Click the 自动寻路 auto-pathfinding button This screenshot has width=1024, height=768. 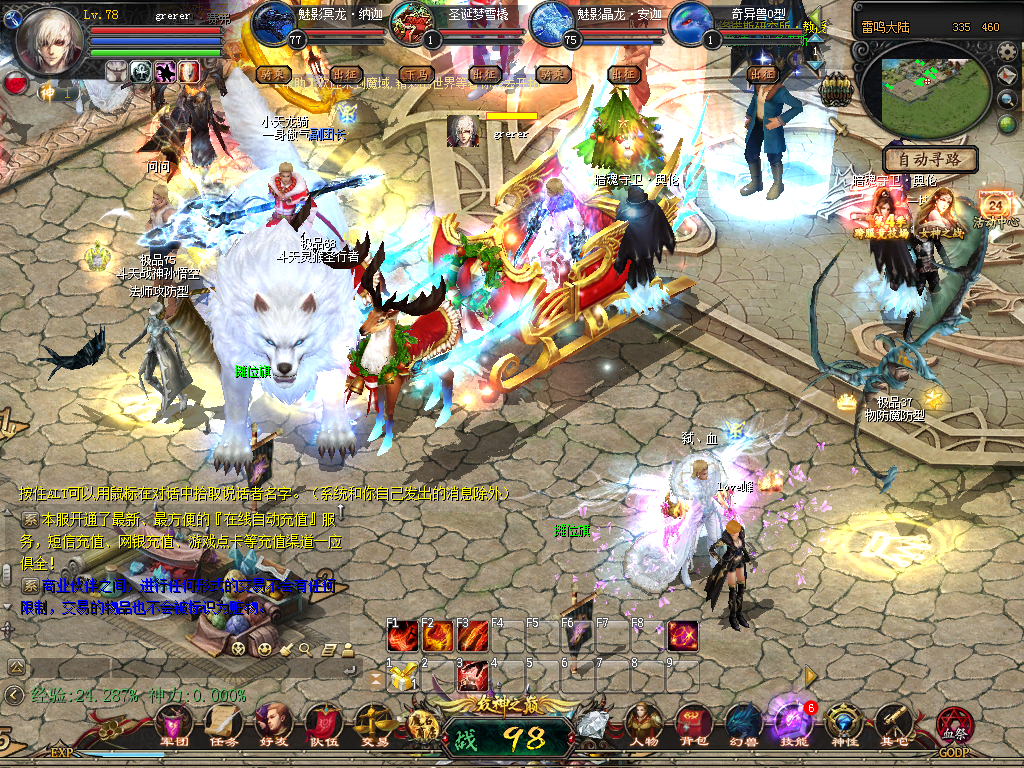pyautogui.click(x=929, y=159)
